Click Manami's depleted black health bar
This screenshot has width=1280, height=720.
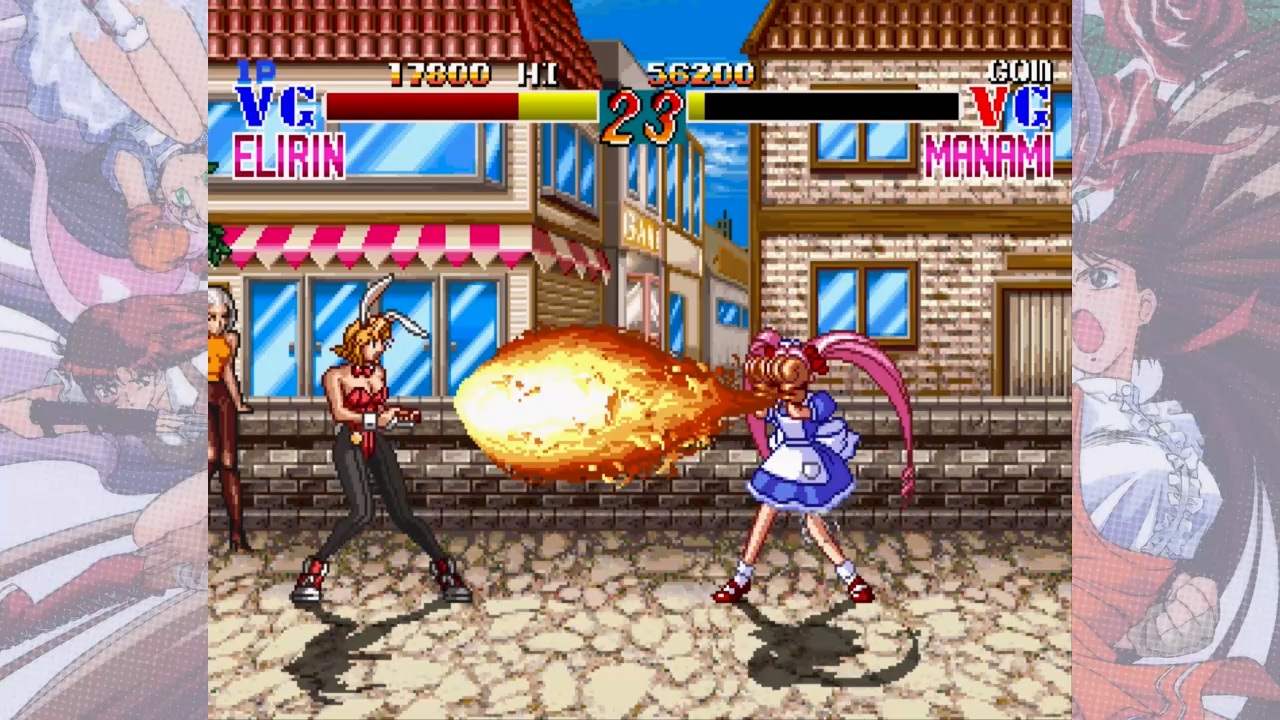[830, 106]
